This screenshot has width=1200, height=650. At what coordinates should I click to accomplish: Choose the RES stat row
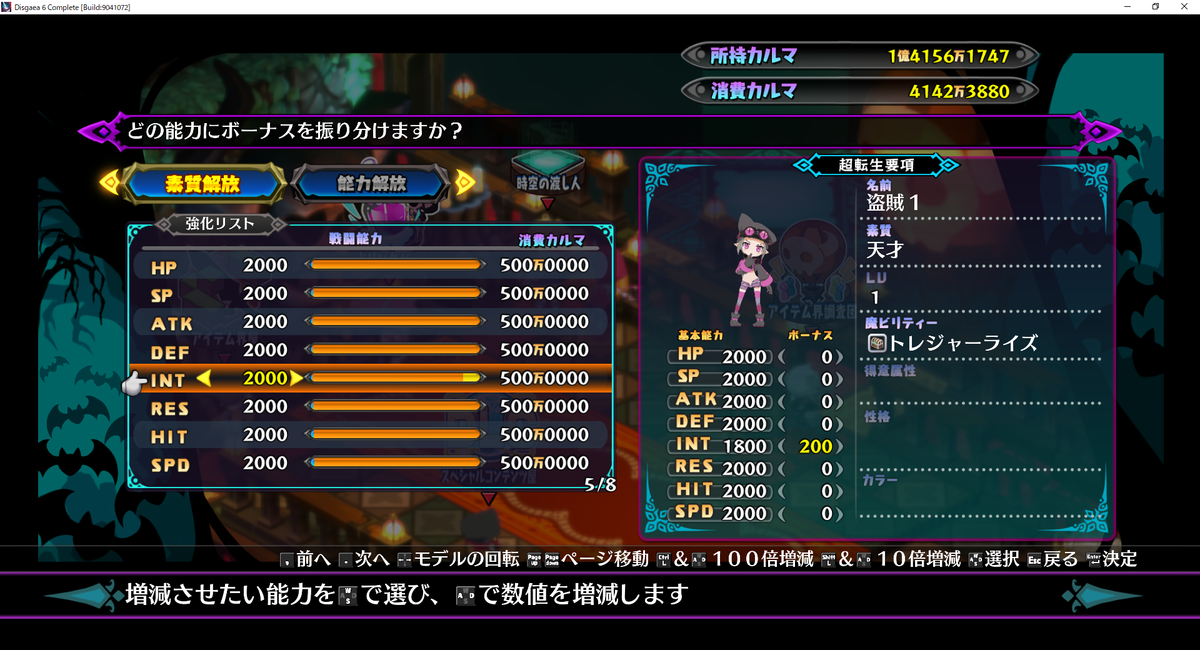click(370, 407)
